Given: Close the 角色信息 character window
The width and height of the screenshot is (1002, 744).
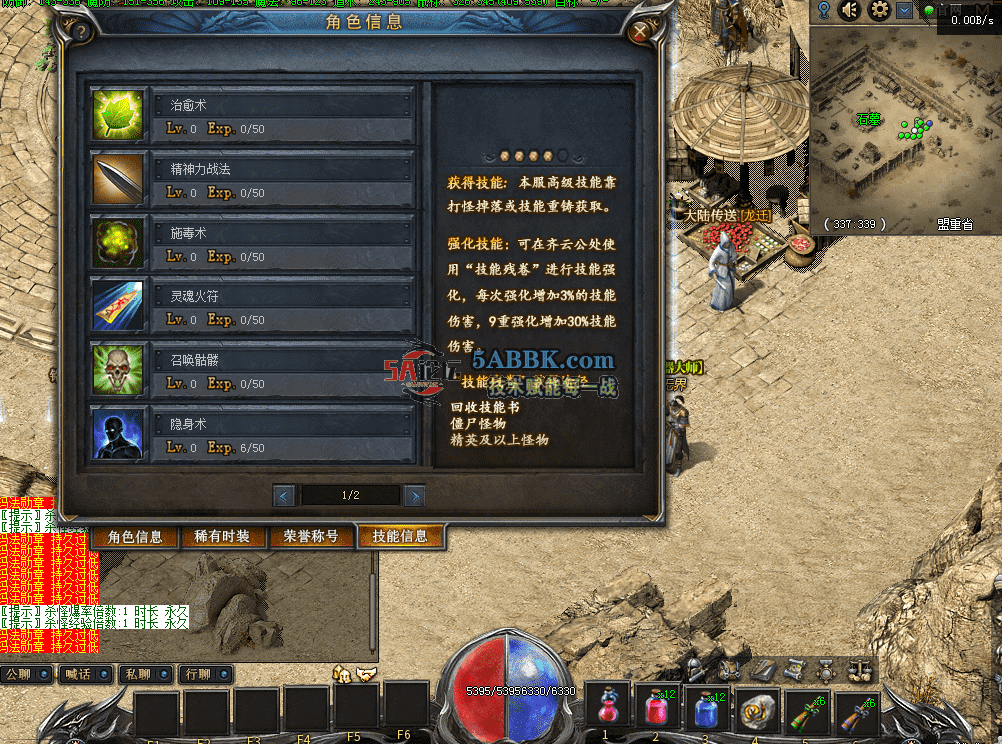Looking at the screenshot, I should [x=640, y=32].
